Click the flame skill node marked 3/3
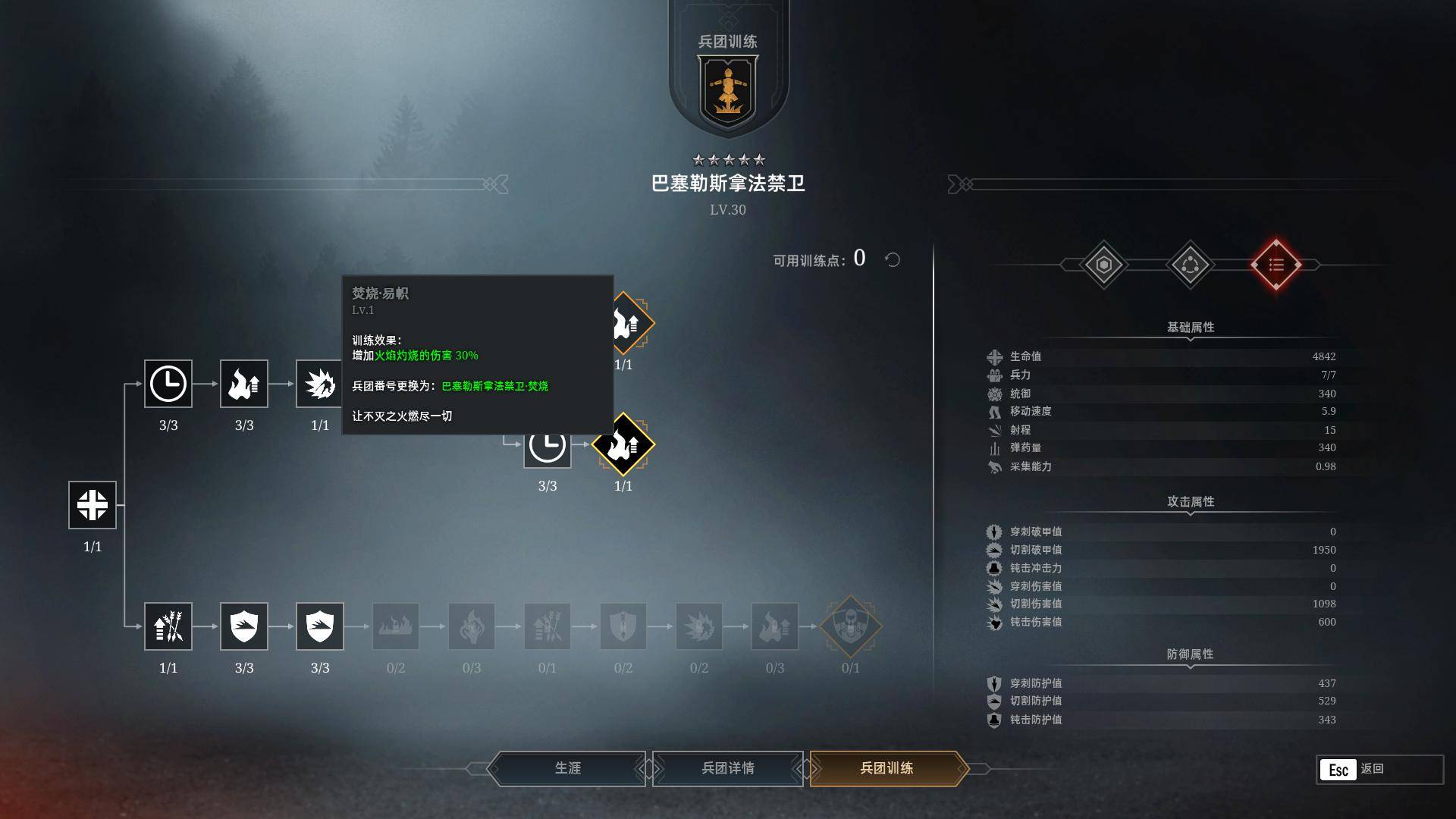Image resolution: width=1456 pixels, height=819 pixels. point(243,383)
